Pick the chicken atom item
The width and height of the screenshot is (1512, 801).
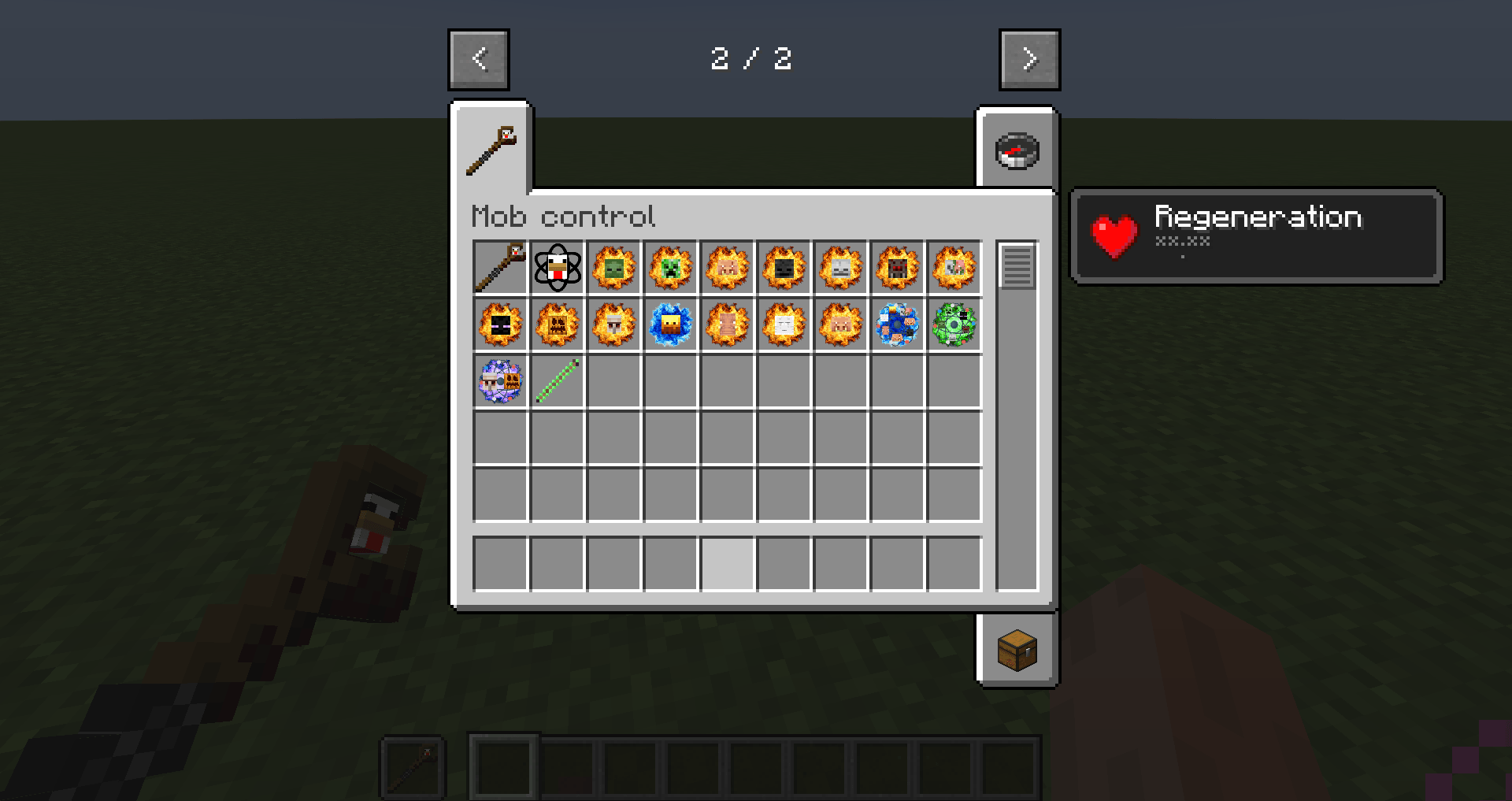point(557,268)
